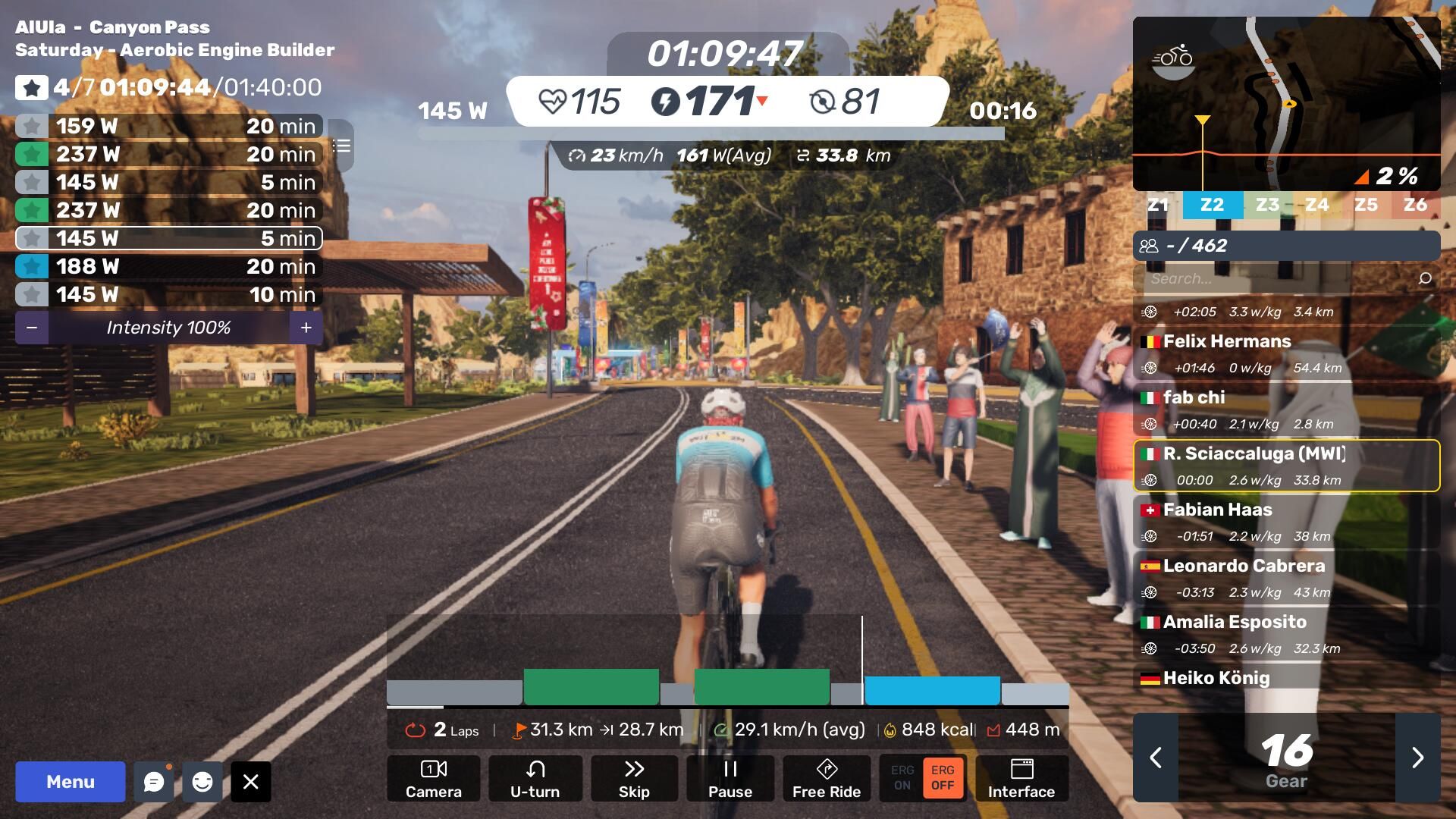This screenshot has width=1456, height=819.
Task: Shift up with the right gear arrow
Action: [x=1417, y=758]
